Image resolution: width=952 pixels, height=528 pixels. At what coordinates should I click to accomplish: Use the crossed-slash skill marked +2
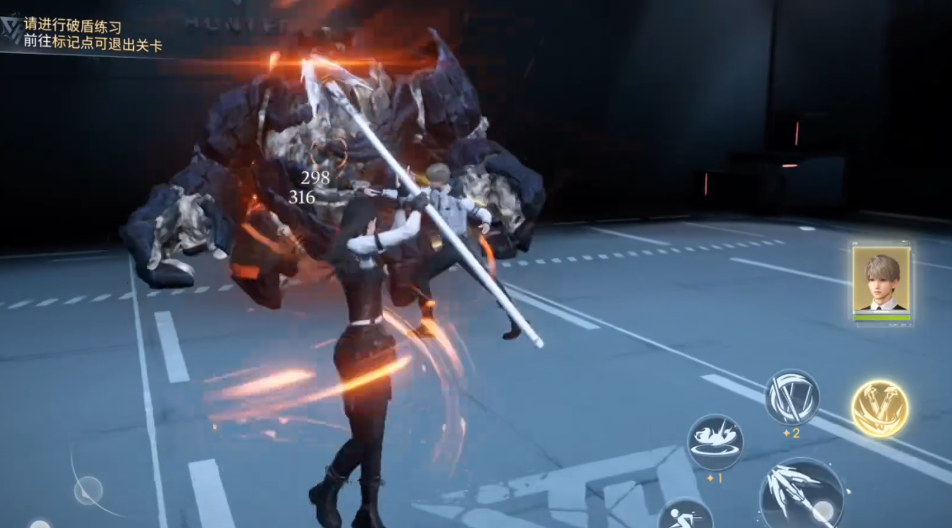792,396
